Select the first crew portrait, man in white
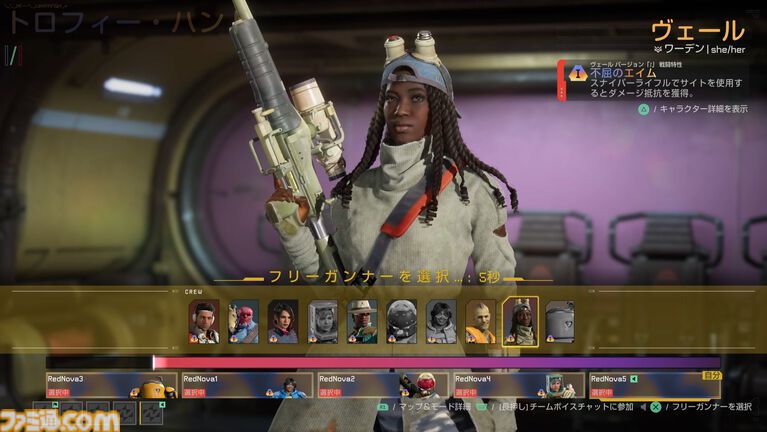Viewport: 767px width, 432px height. (204, 321)
